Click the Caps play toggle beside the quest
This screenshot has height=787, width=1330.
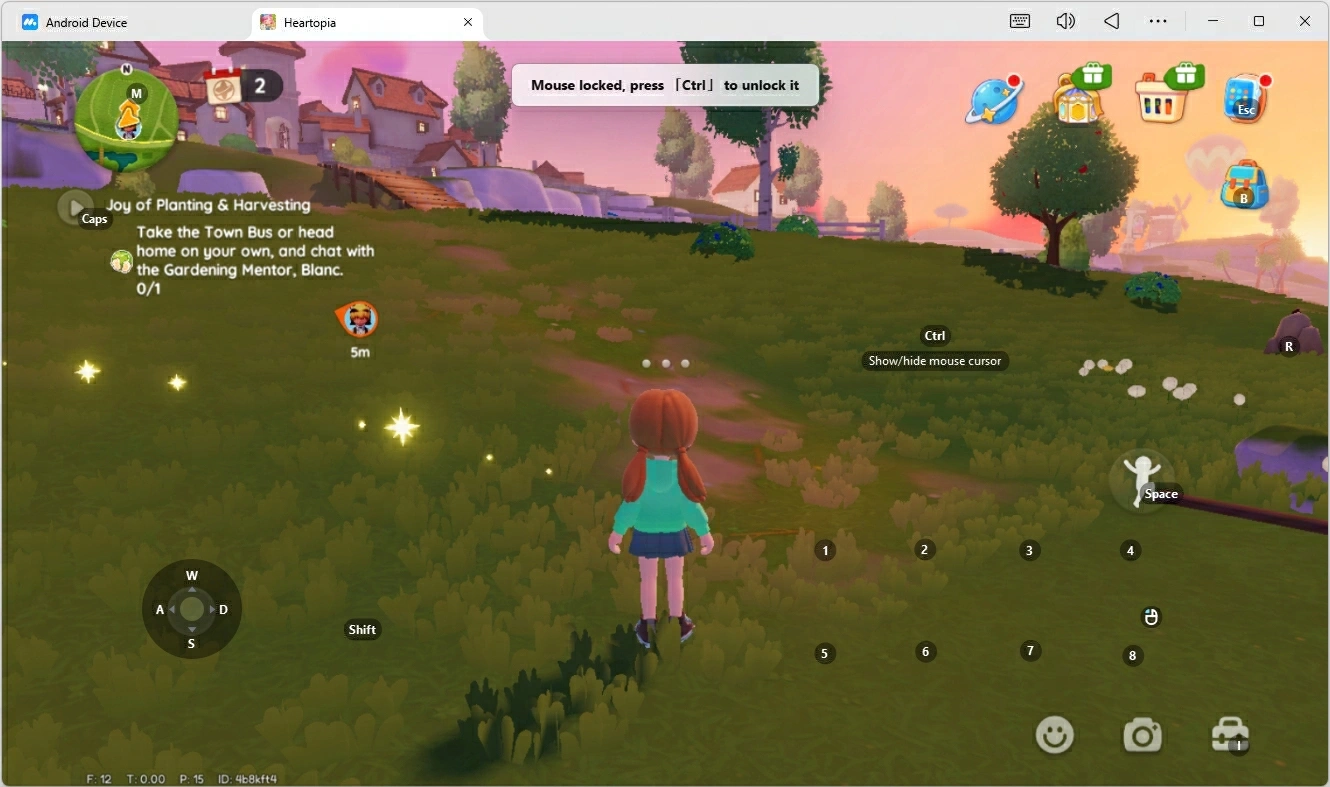[x=77, y=207]
